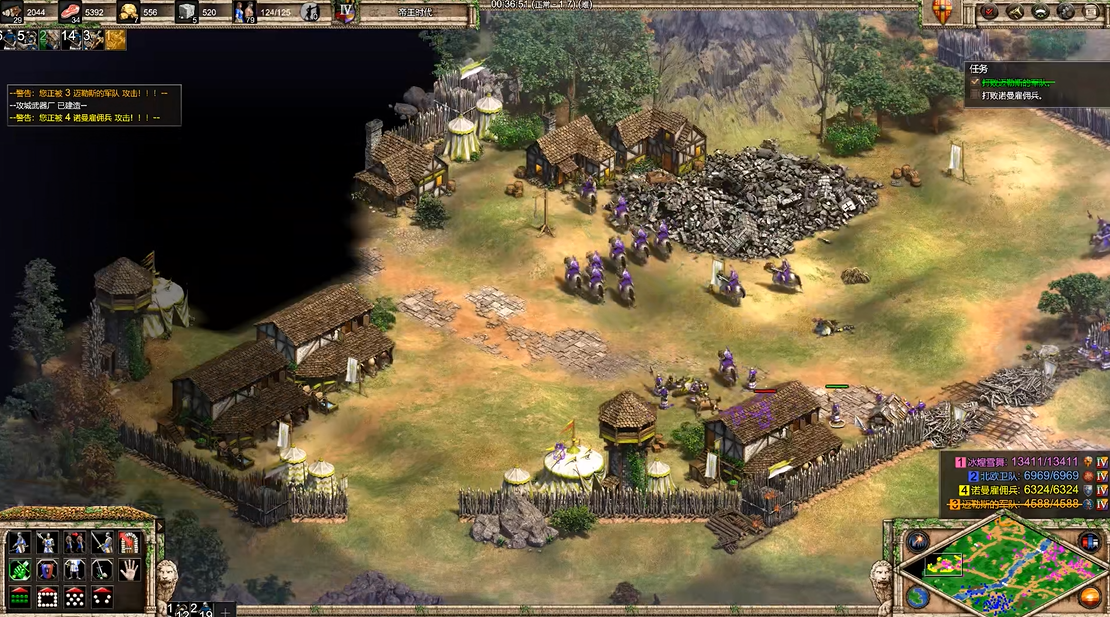This screenshot has height=617, width=1110.
Task: Open the tech tree horn button
Action: point(1015,12)
